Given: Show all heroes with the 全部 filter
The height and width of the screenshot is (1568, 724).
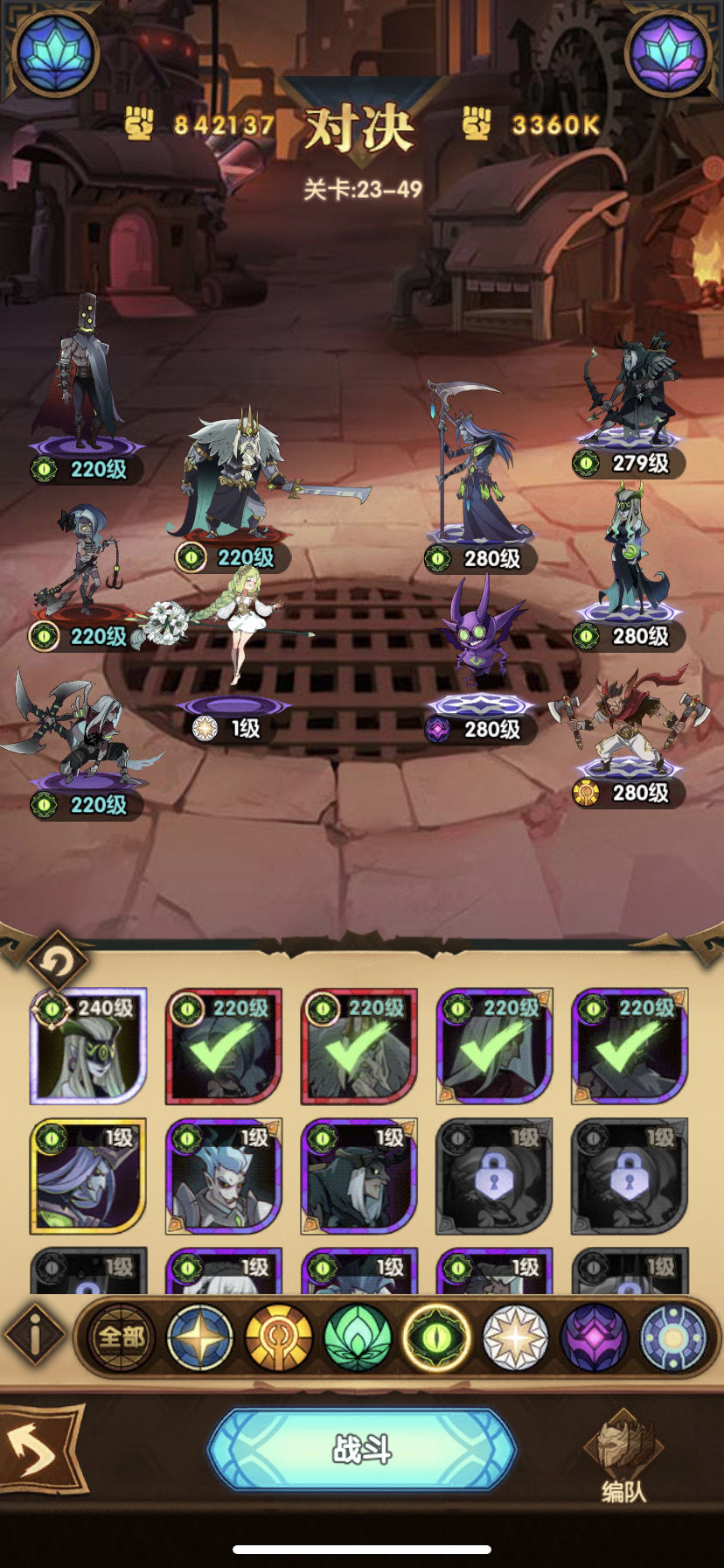Looking at the screenshot, I should (x=122, y=1337).
